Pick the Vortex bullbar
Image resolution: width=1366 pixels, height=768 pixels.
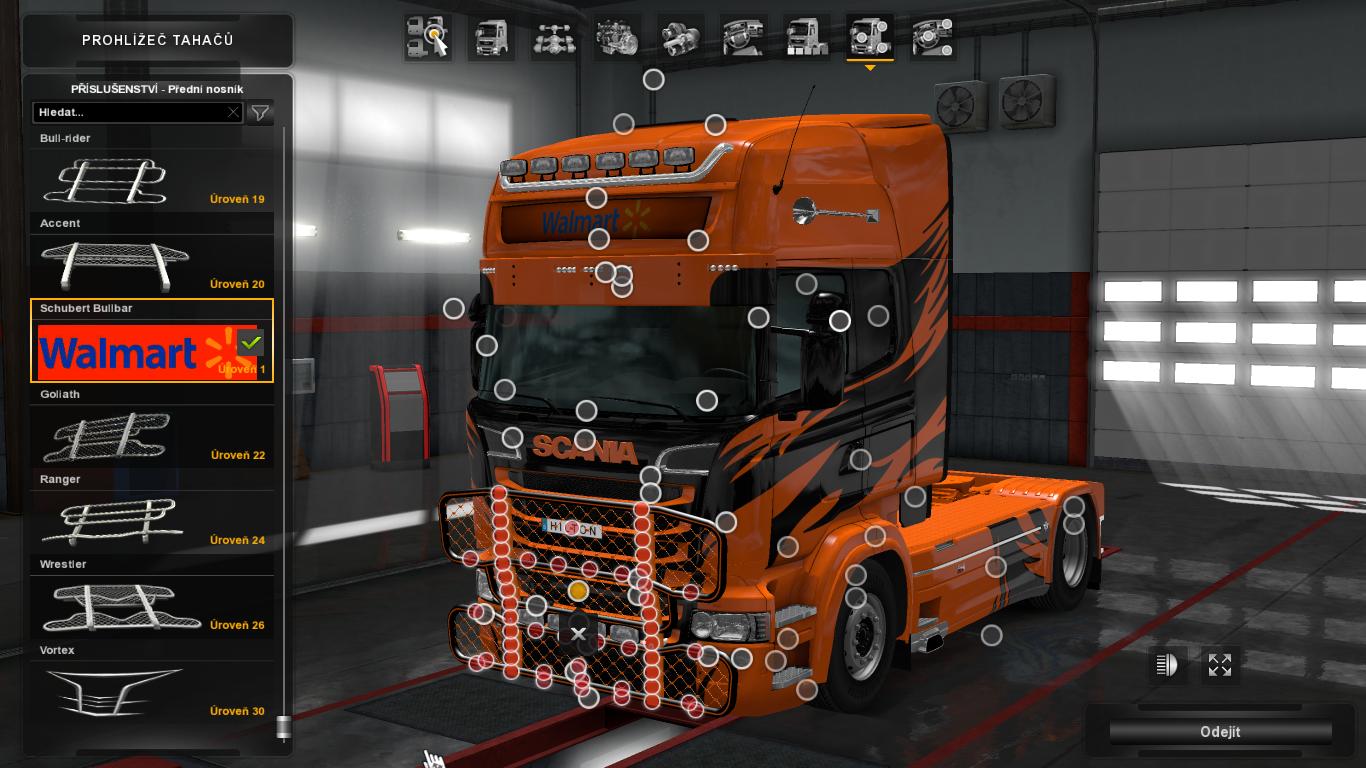[152, 692]
